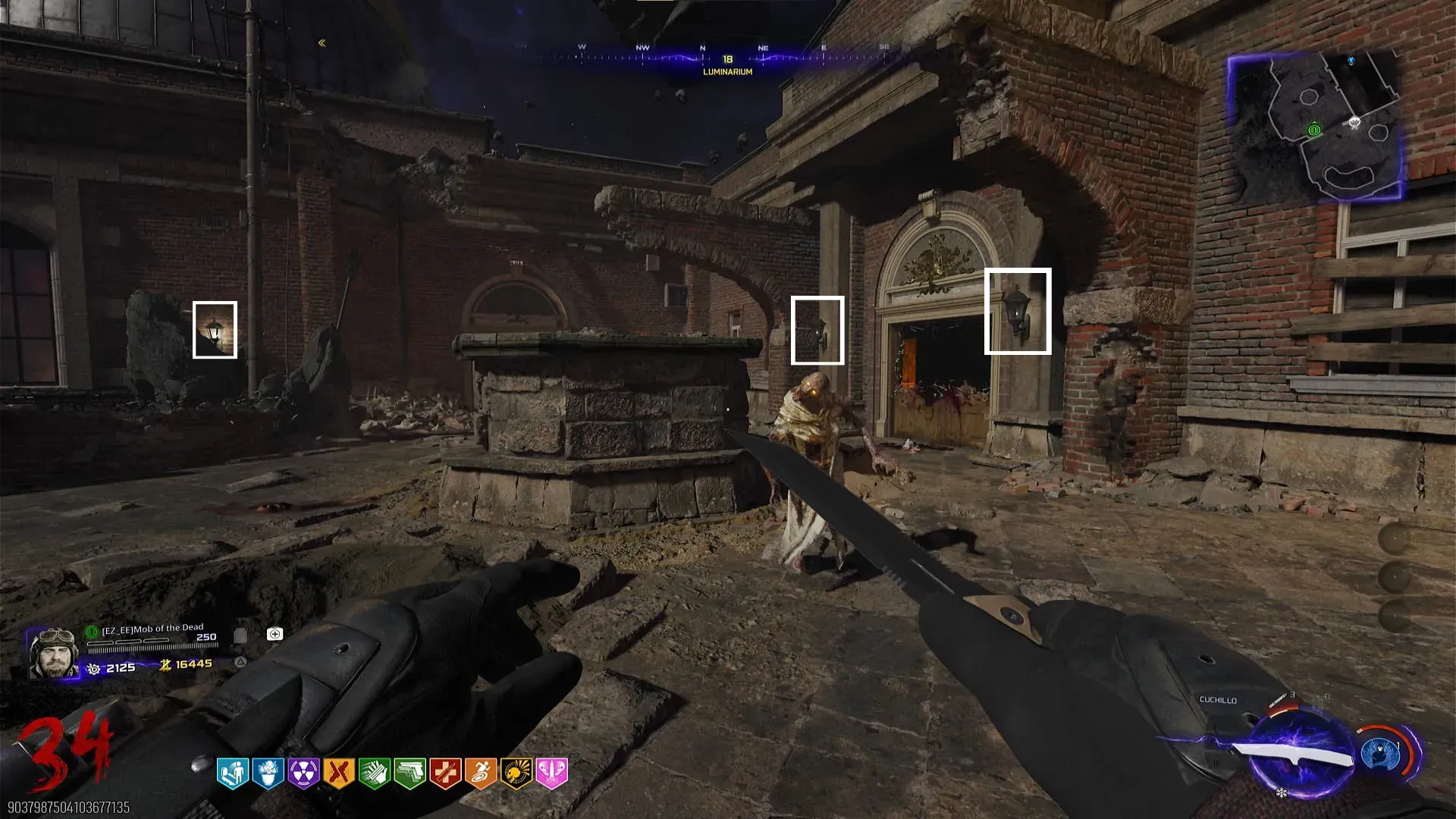Click the orange running-man perk icon
This screenshot has height=819, width=1456.
tap(481, 773)
